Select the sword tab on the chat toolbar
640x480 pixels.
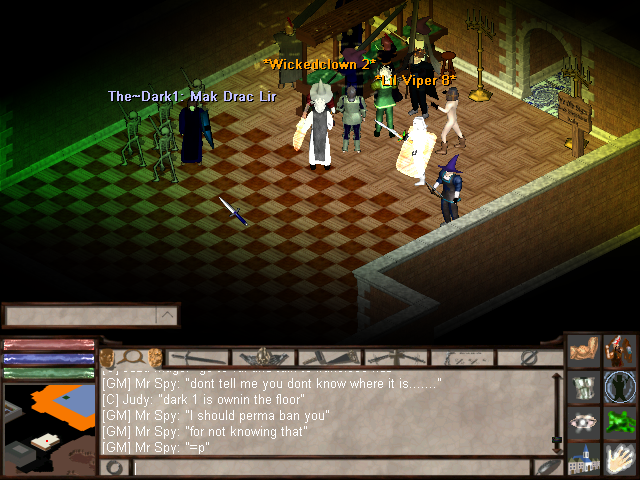coord(198,357)
